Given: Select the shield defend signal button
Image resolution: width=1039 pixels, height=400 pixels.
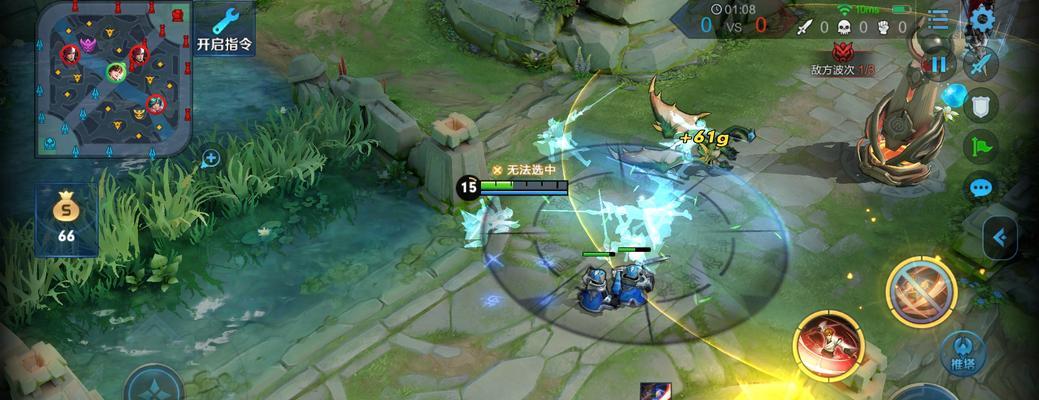Looking at the screenshot, I should (x=982, y=106).
